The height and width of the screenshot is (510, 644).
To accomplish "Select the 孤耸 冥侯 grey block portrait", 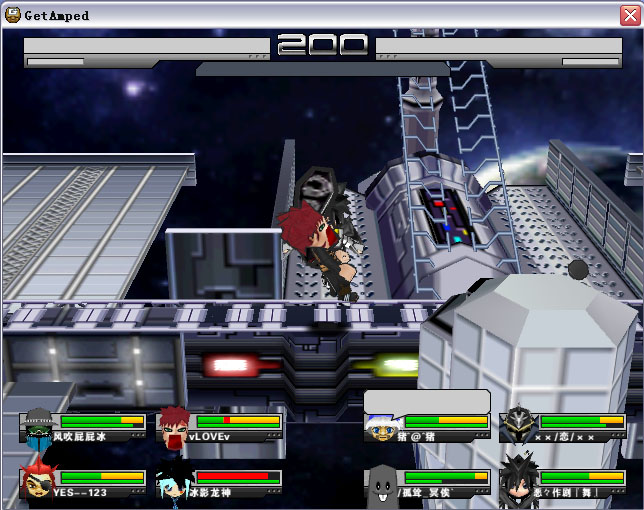I will click(x=381, y=483).
